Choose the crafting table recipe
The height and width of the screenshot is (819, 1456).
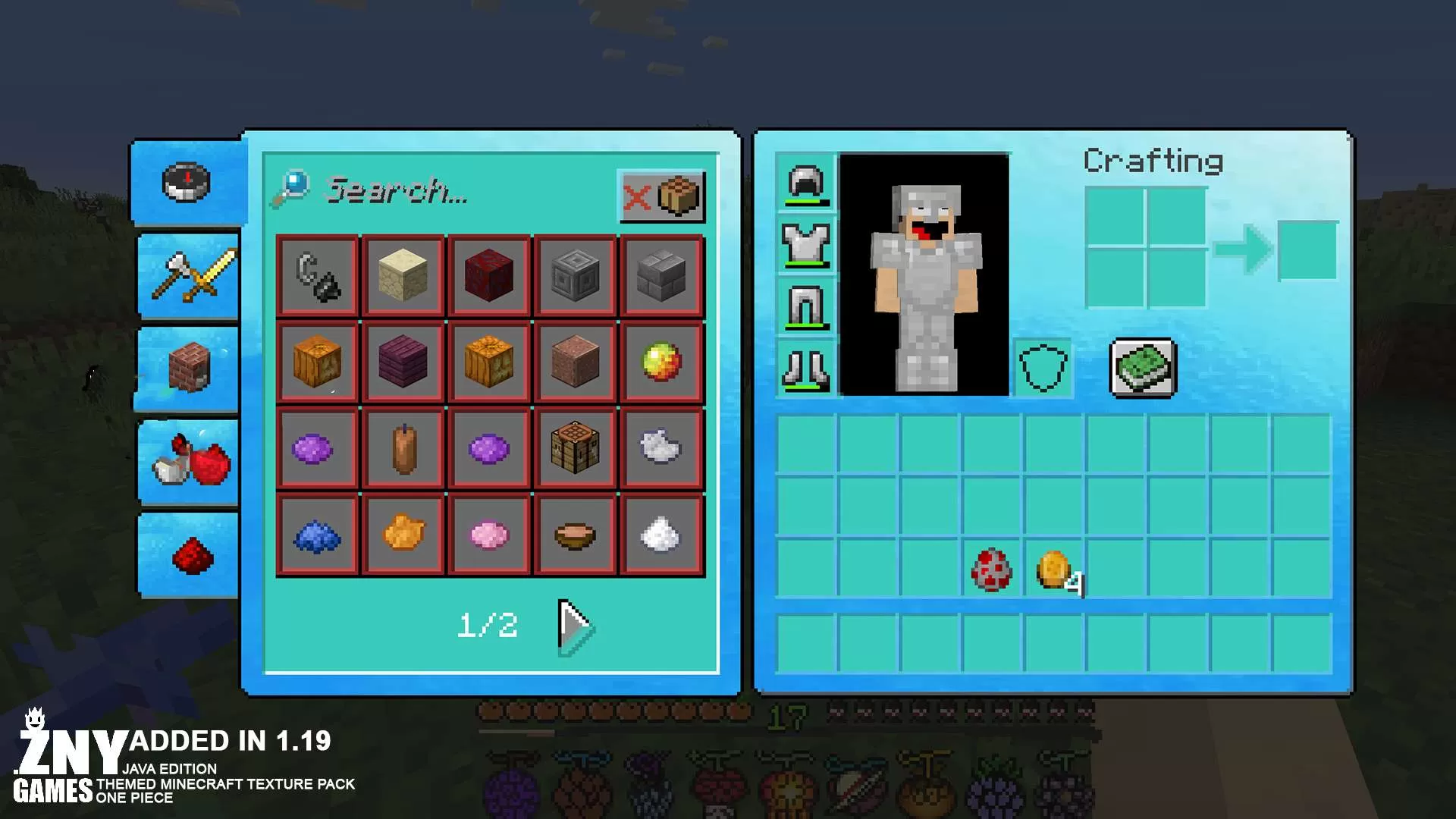tap(575, 448)
